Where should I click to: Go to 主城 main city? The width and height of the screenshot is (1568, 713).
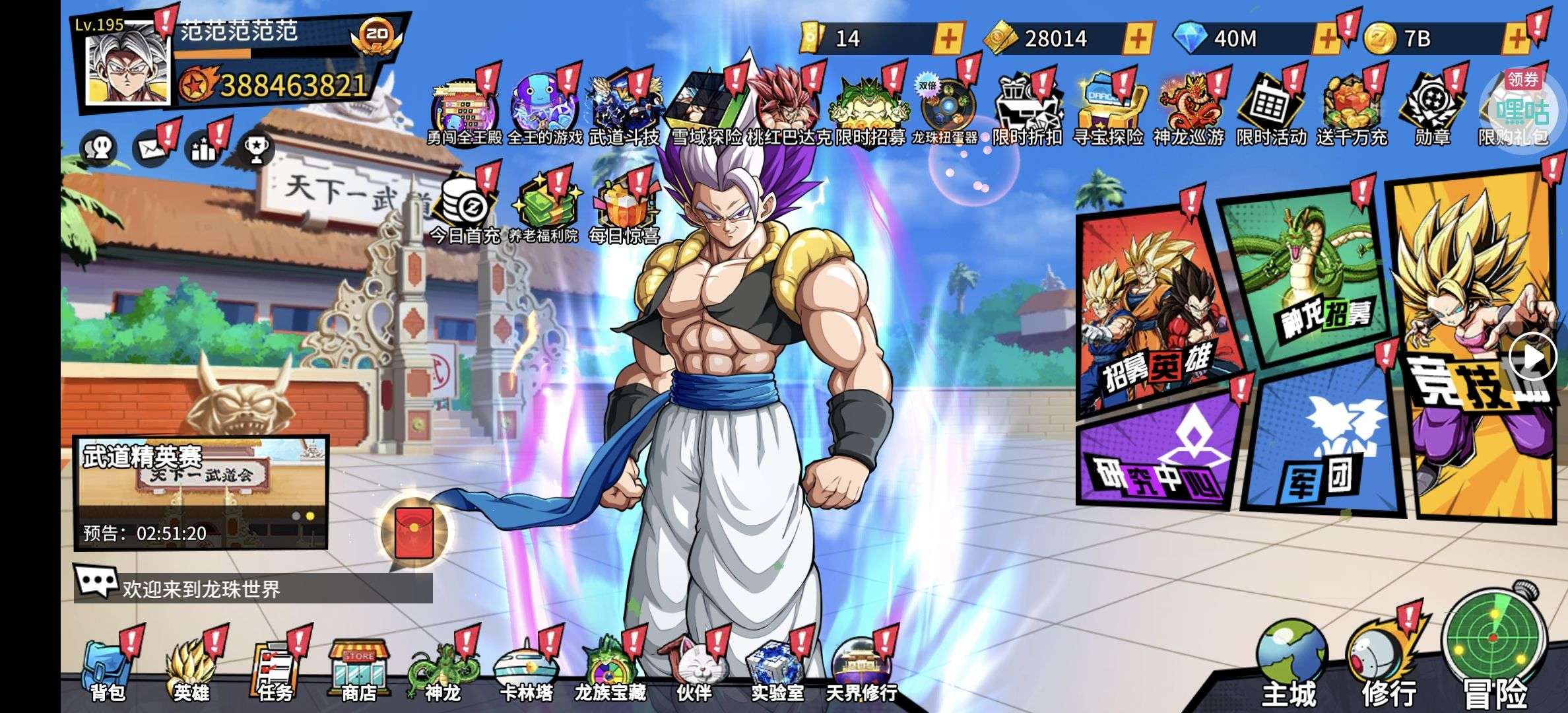(x=1289, y=663)
